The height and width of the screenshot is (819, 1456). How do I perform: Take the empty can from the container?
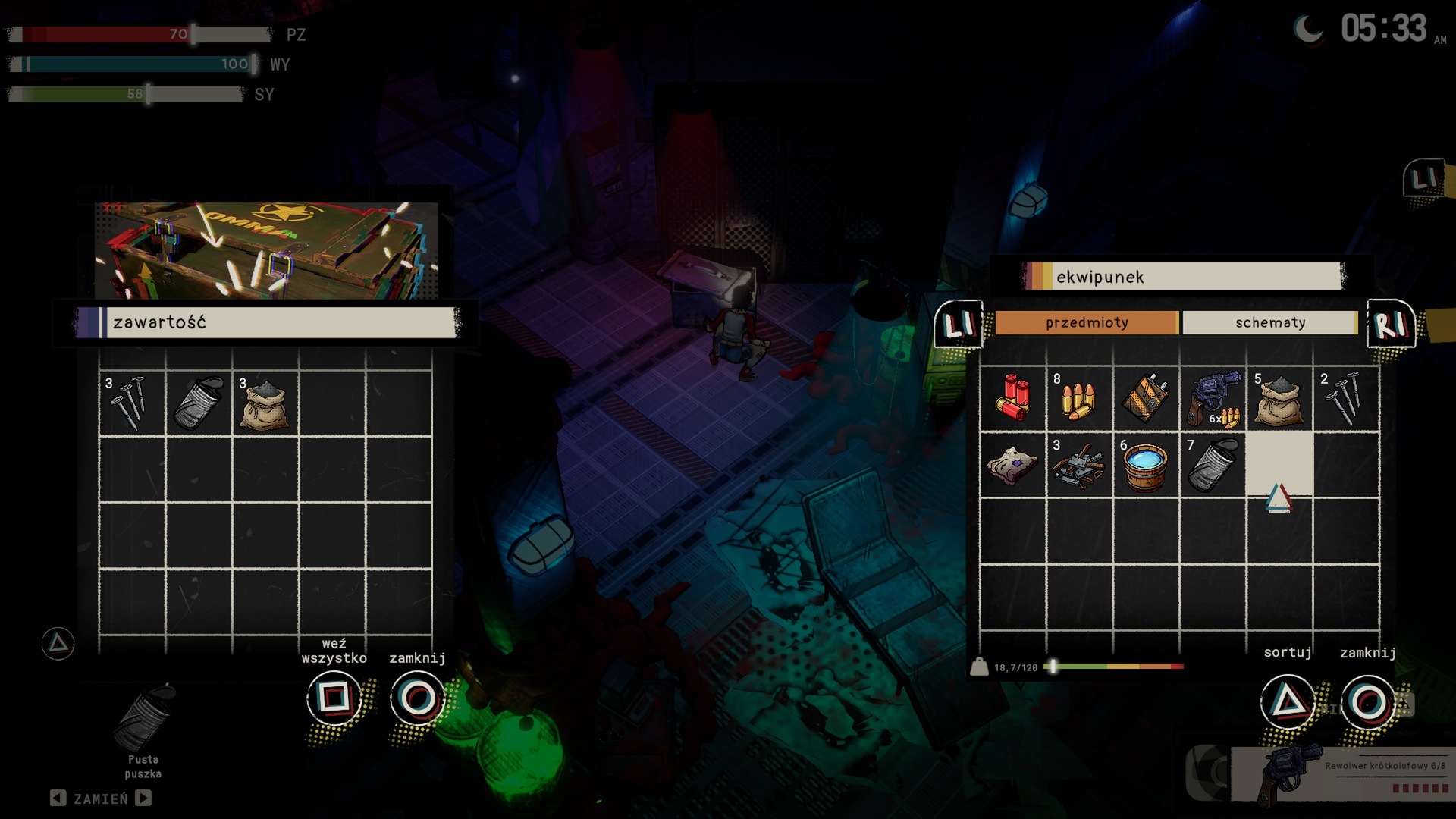click(x=198, y=403)
